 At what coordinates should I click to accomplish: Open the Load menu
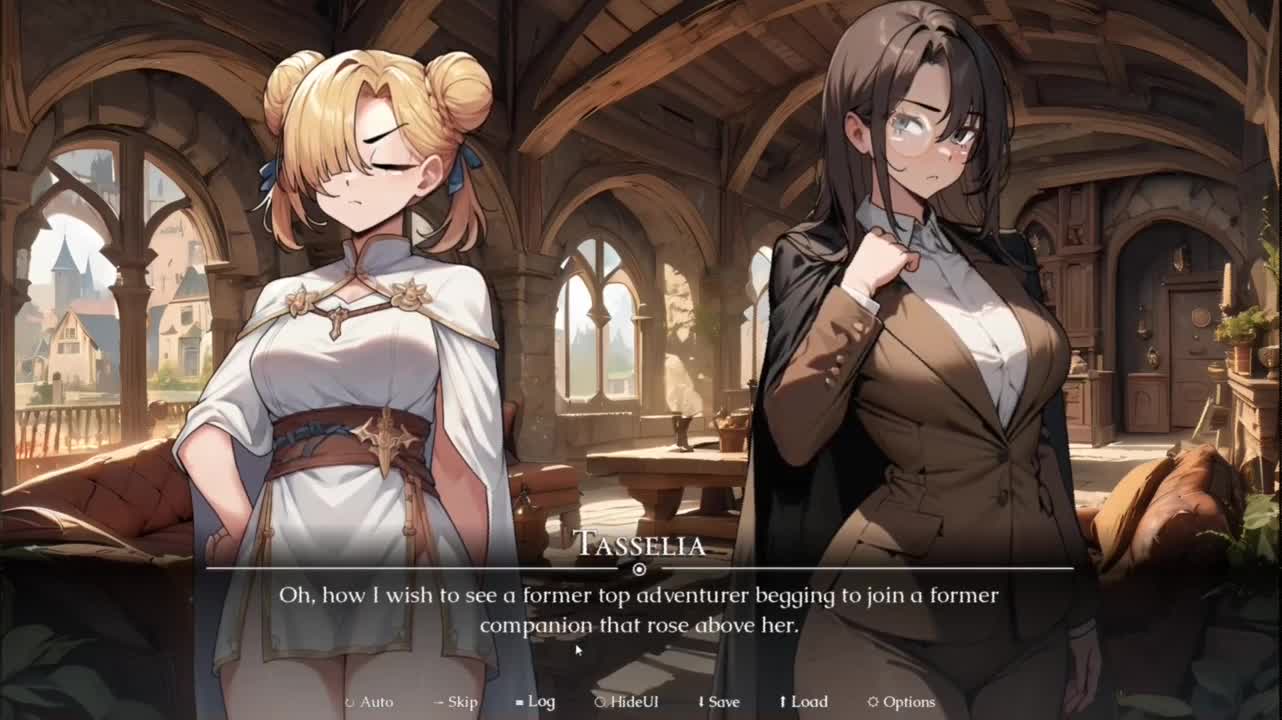tap(804, 702)
